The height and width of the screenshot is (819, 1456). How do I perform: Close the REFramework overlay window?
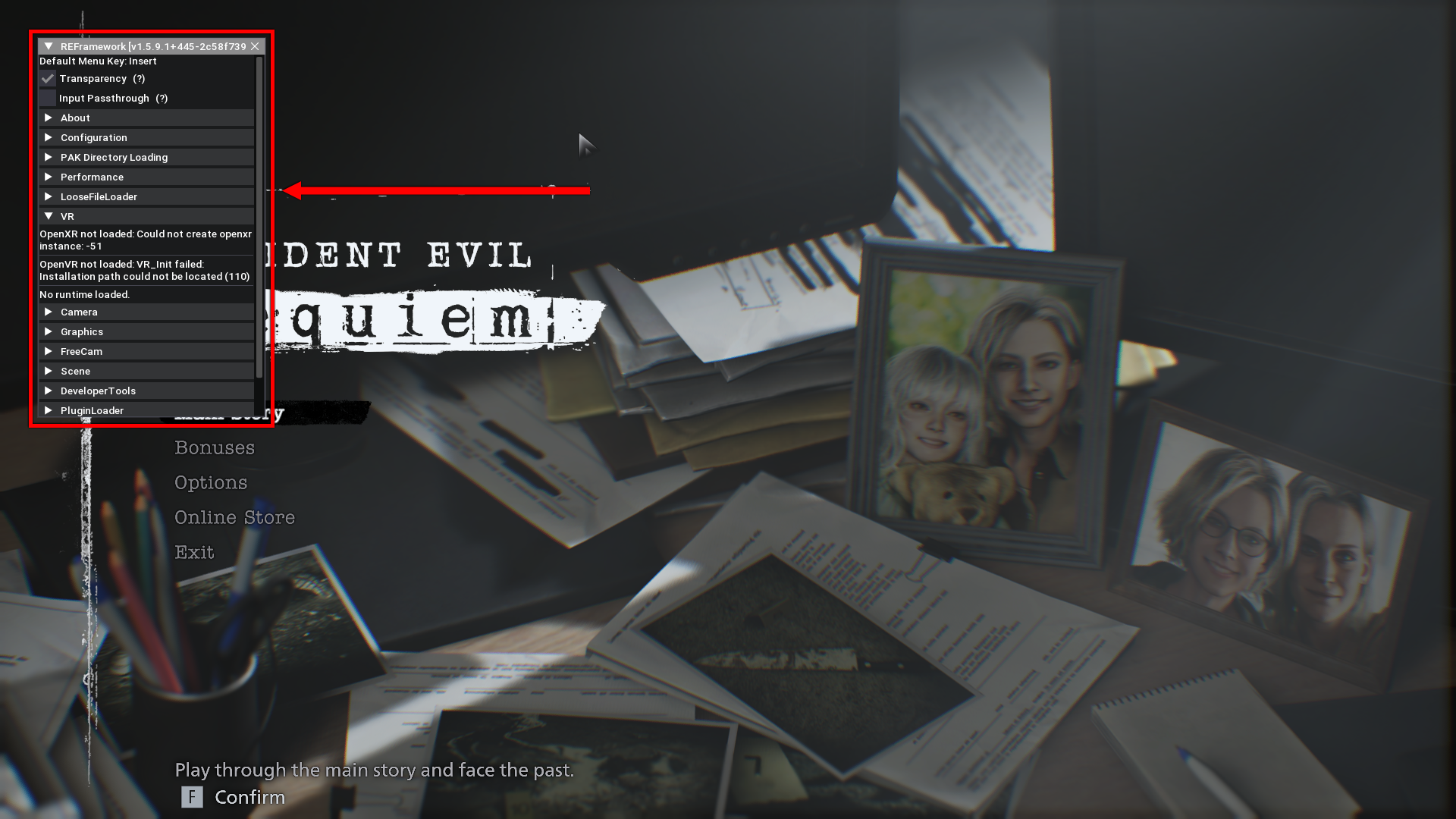(255, 46)
